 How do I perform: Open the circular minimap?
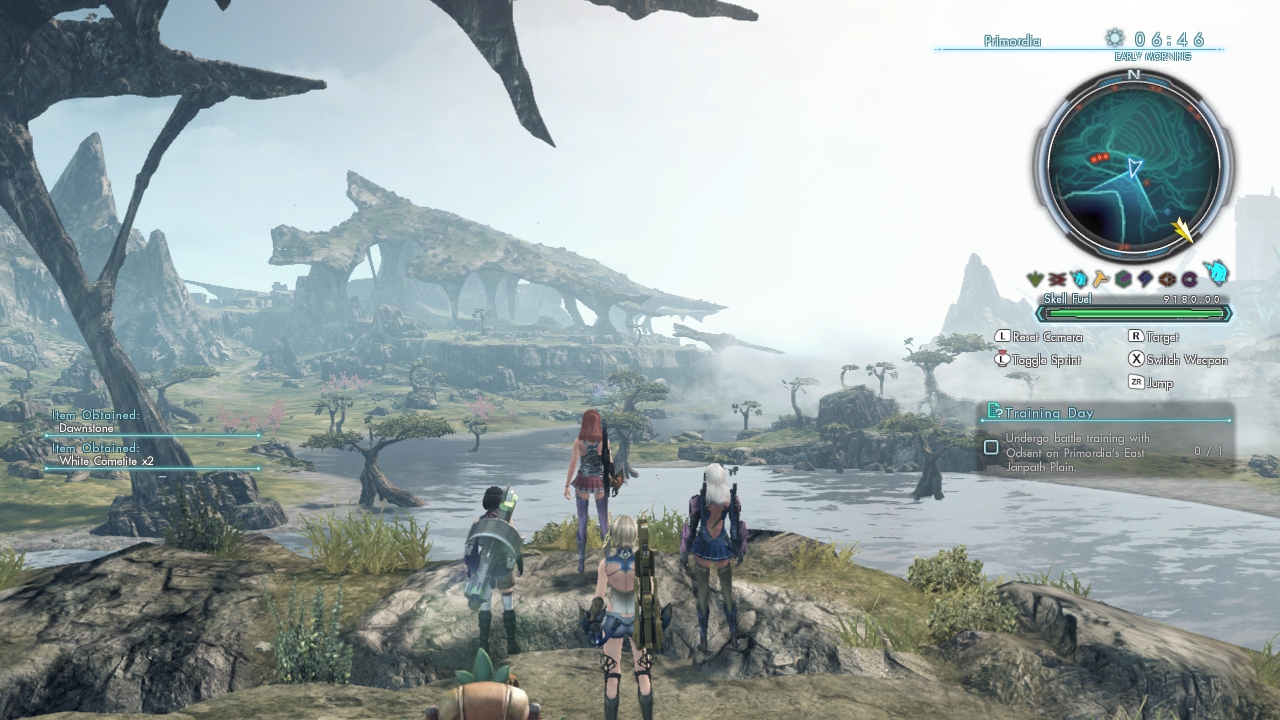point(1133,167)
